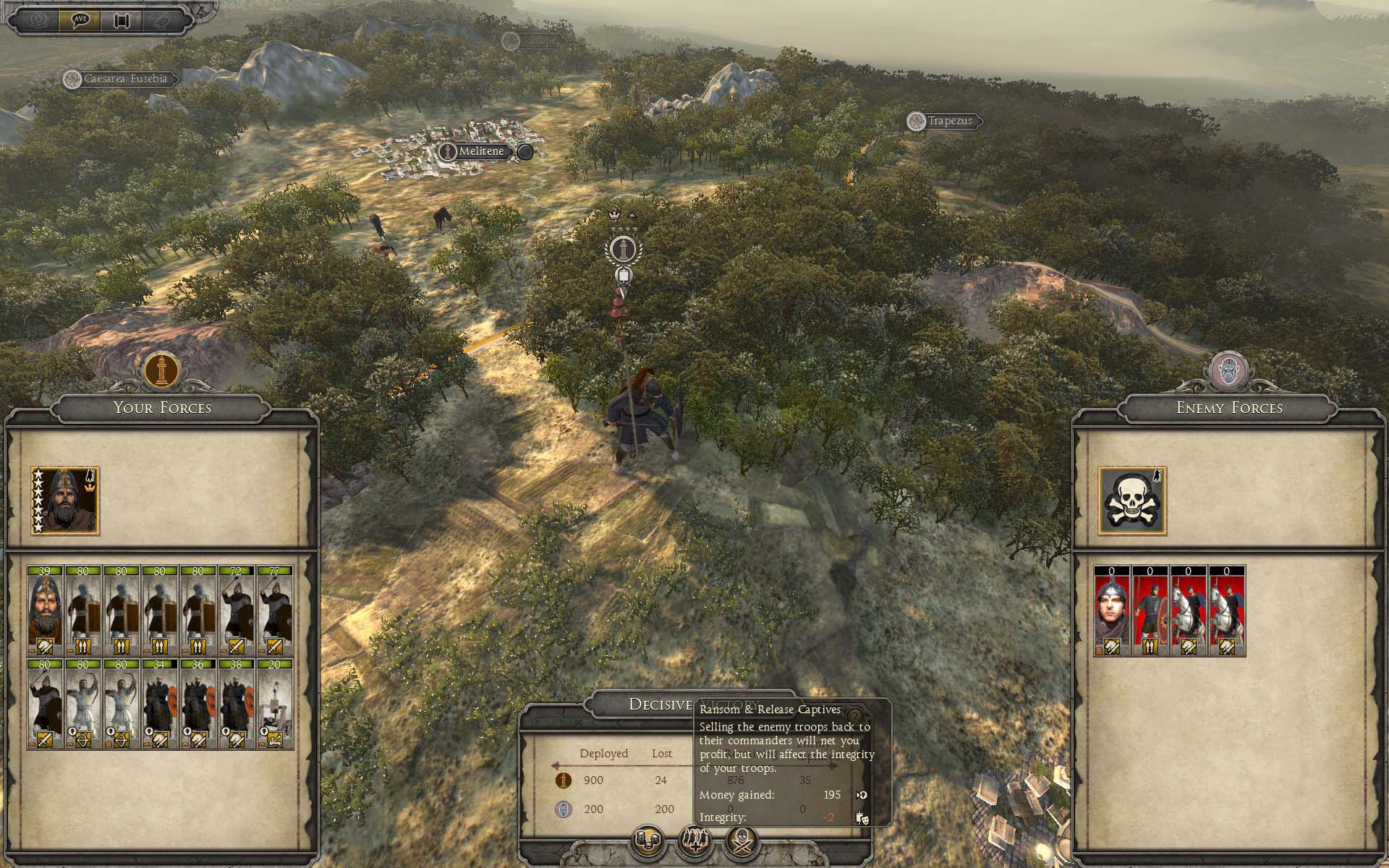This screenshot has width=1389, height=868.
Task: Select the cavalry unit card with 34 men
Action: (x=160, y=704)
